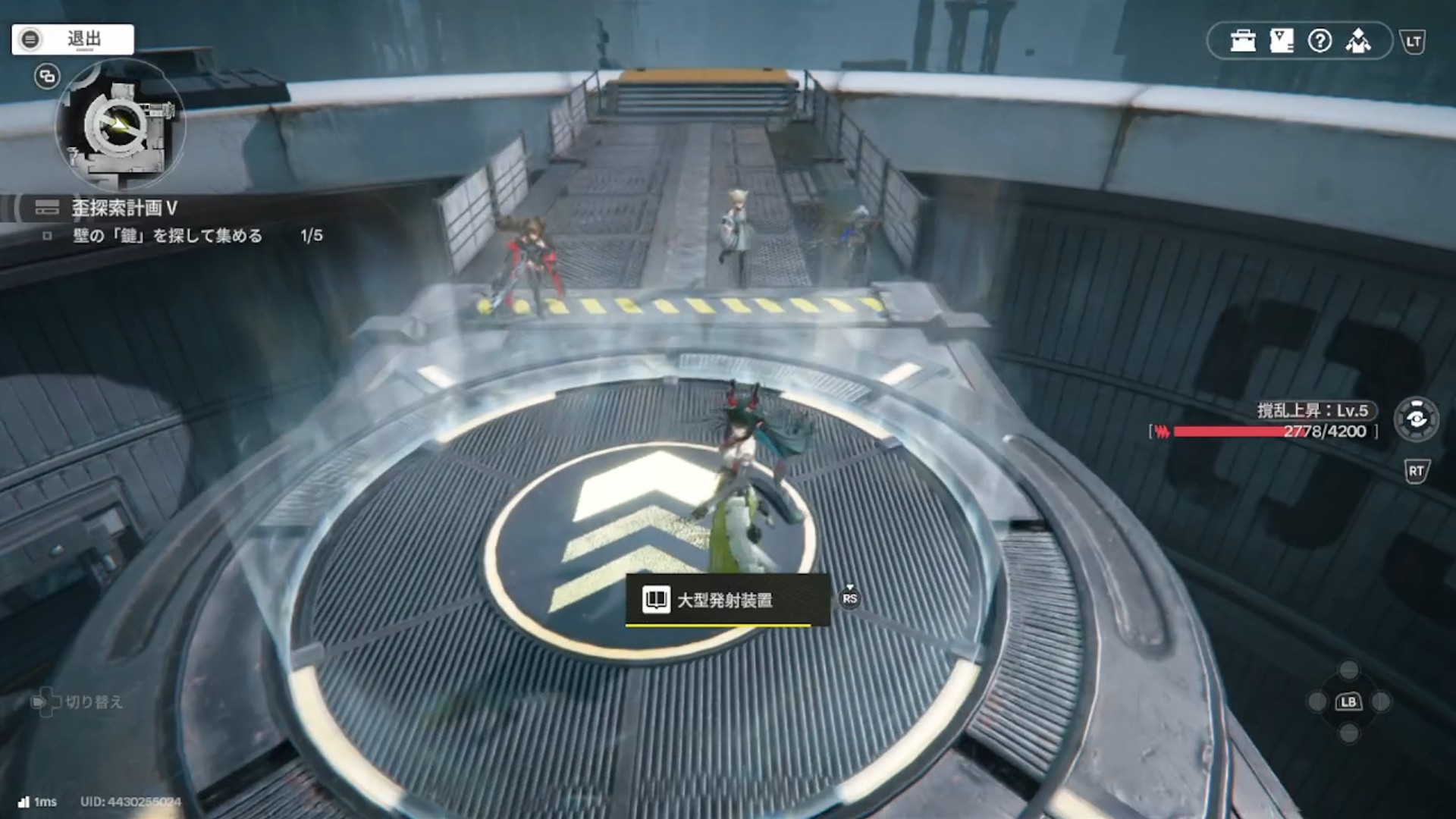Viewport: 1456px width, 819px height.
Task: Click the 退出 exit button
Action: pos(73,39)
